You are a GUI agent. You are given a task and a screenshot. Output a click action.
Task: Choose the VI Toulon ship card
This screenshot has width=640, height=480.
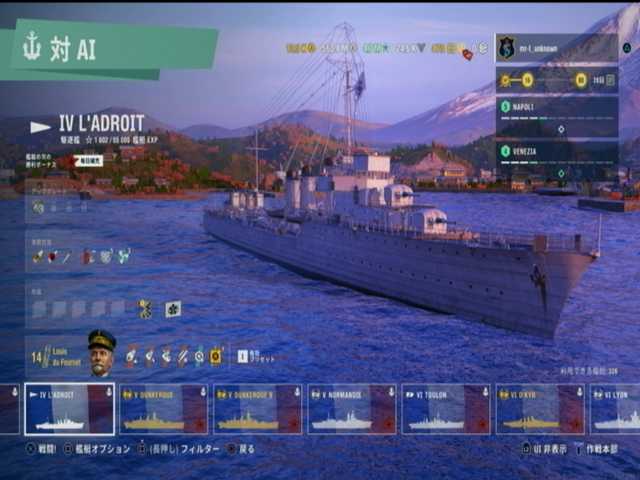pos(446,409)
